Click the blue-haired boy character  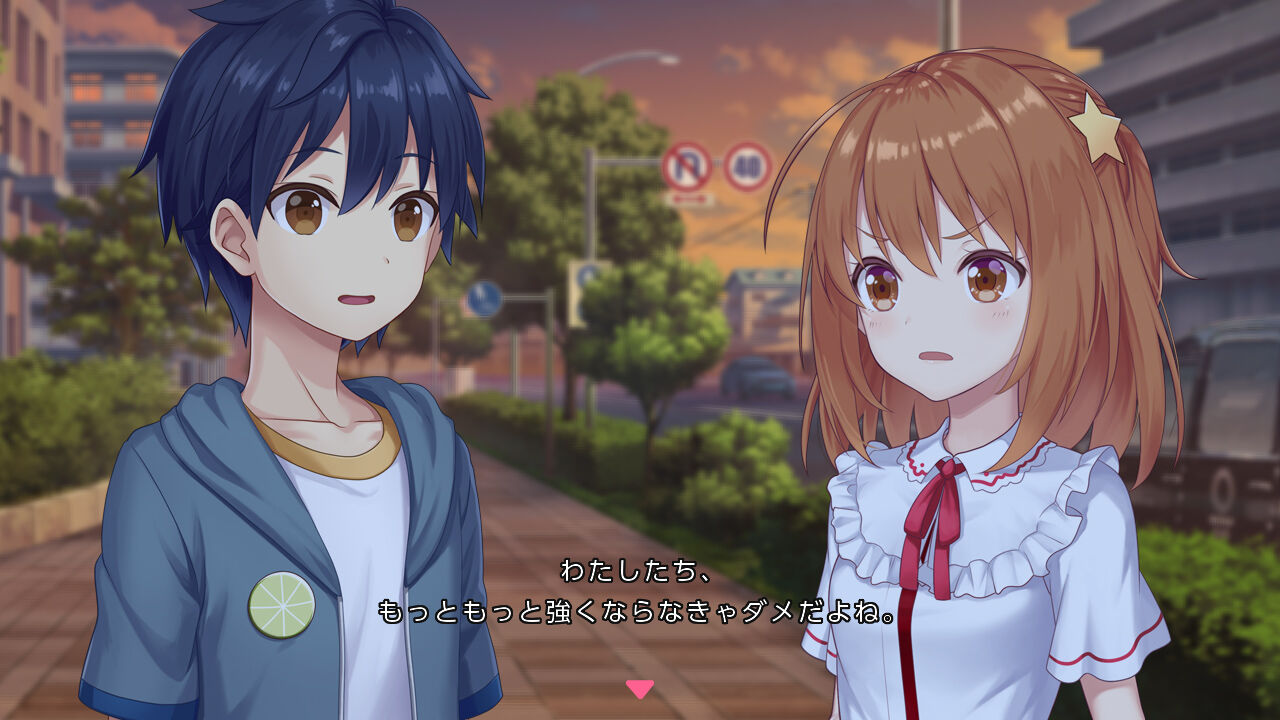[x=300, y=300]
